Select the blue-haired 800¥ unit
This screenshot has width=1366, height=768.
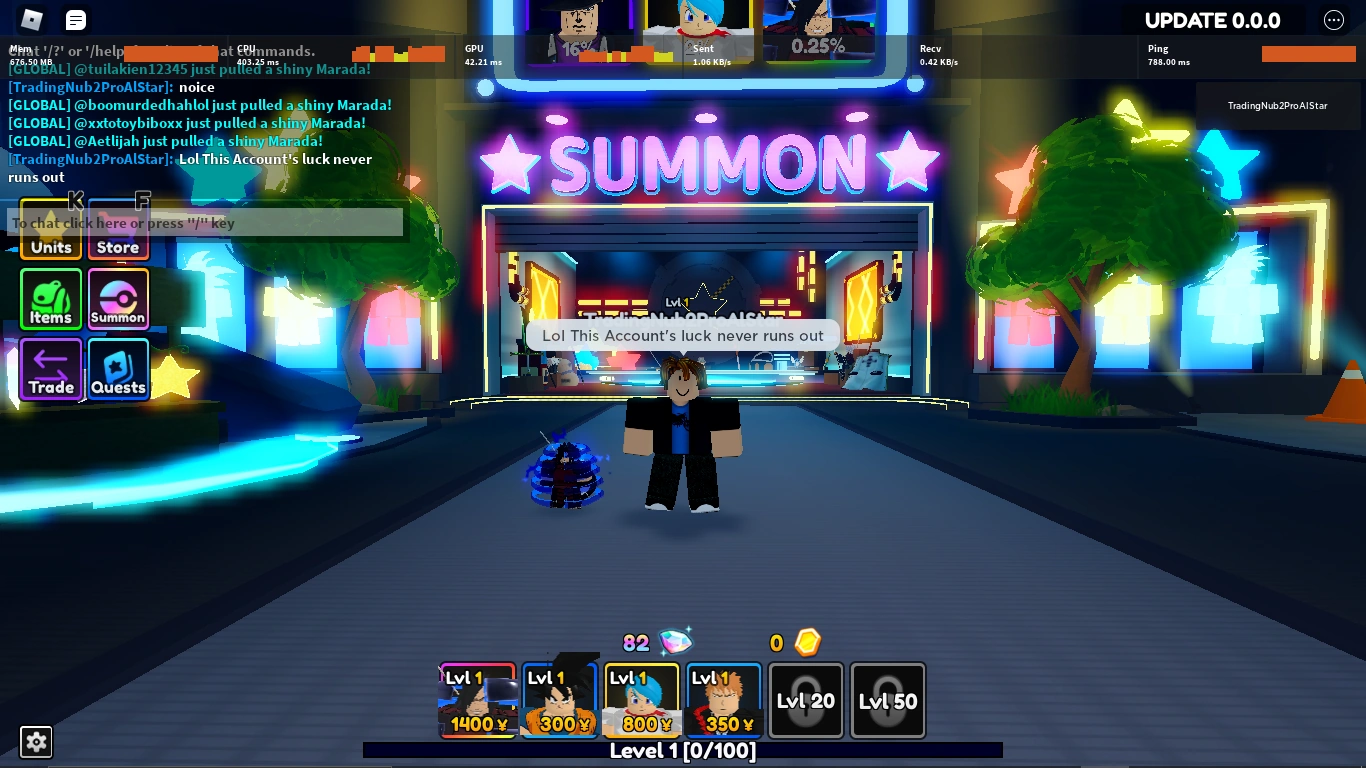641,700
